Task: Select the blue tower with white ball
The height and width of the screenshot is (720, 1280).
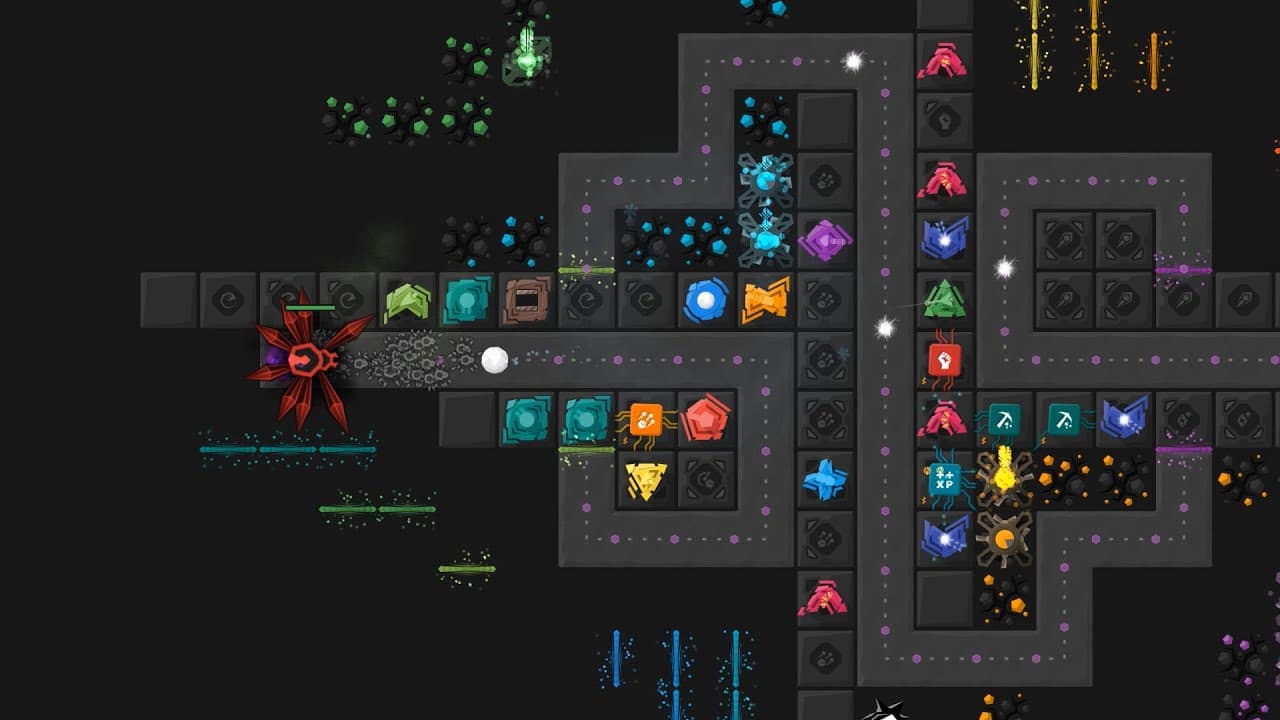Action: point(706,300)
